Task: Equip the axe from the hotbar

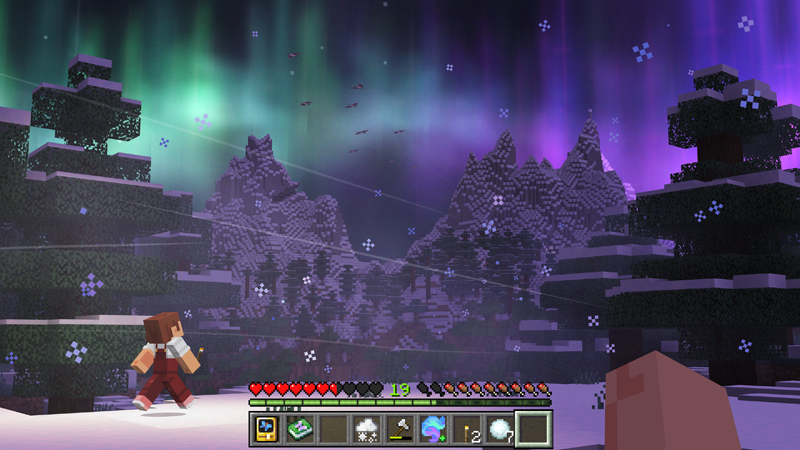Action: (399, 430)
